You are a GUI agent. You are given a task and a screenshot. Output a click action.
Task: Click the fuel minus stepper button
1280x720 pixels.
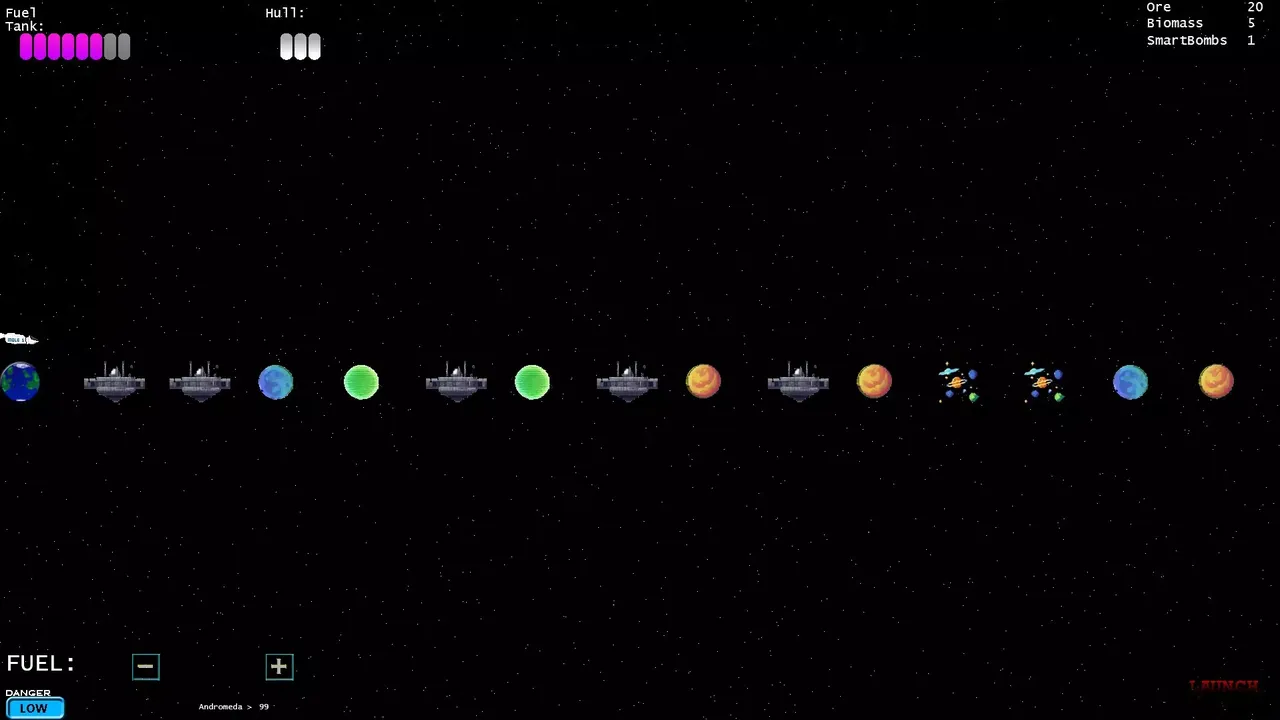pos(146,666)
